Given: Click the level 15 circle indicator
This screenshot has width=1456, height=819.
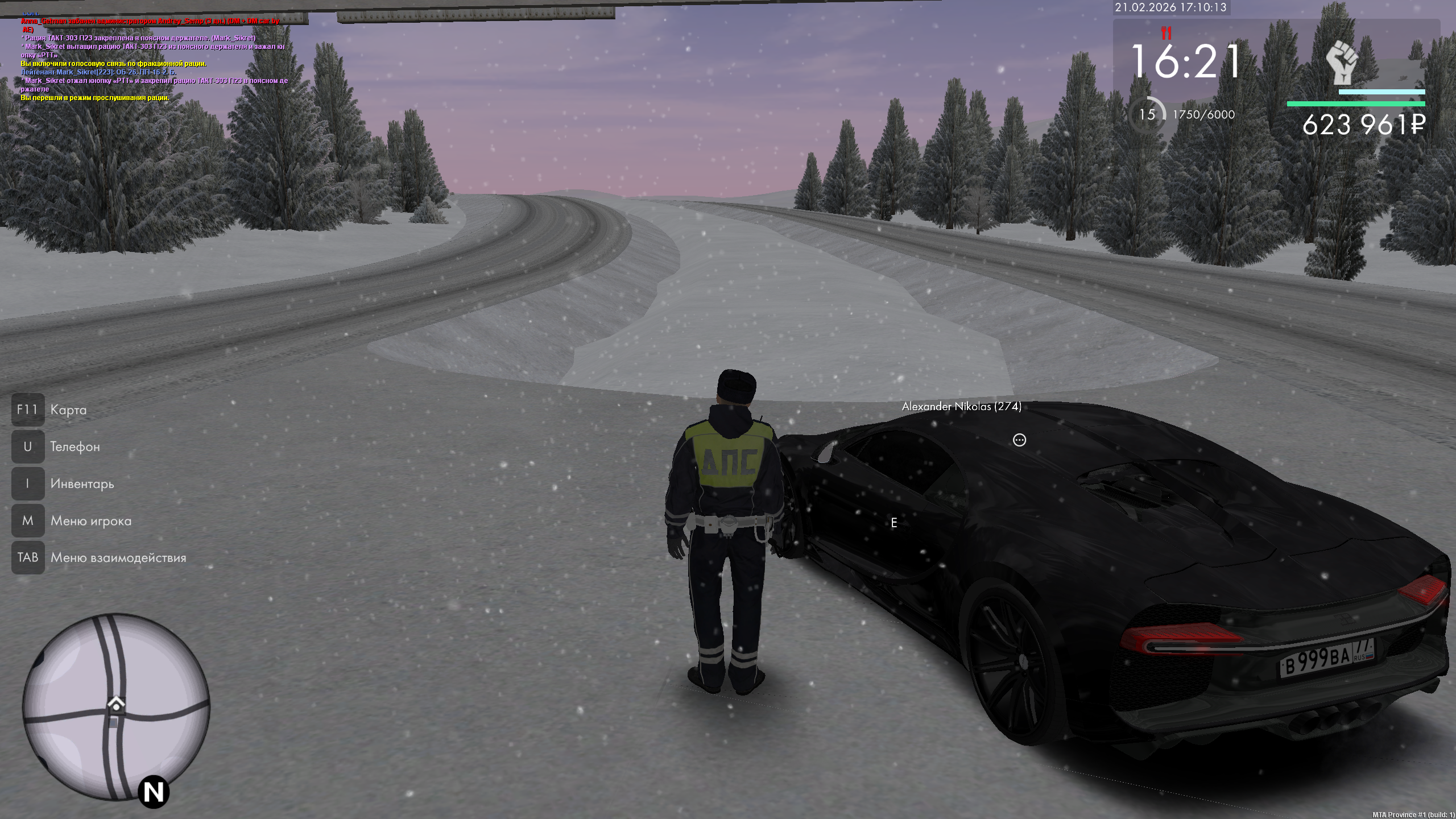Looking at the screenshot, I should tap(1147, 115).
